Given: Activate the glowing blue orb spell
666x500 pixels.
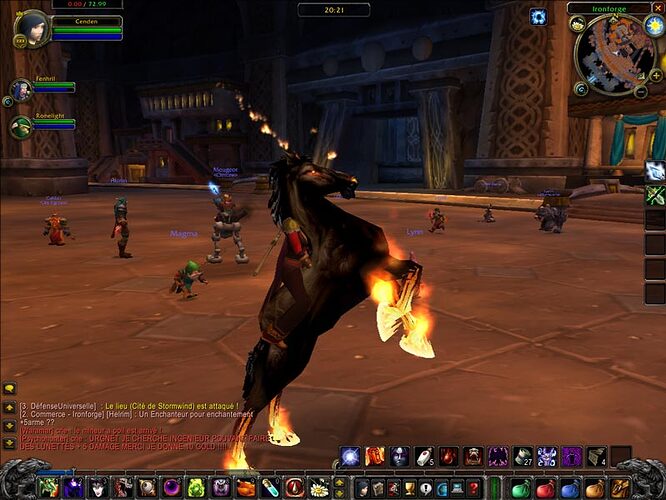Looking at the screenshot, I should (351, 457).
